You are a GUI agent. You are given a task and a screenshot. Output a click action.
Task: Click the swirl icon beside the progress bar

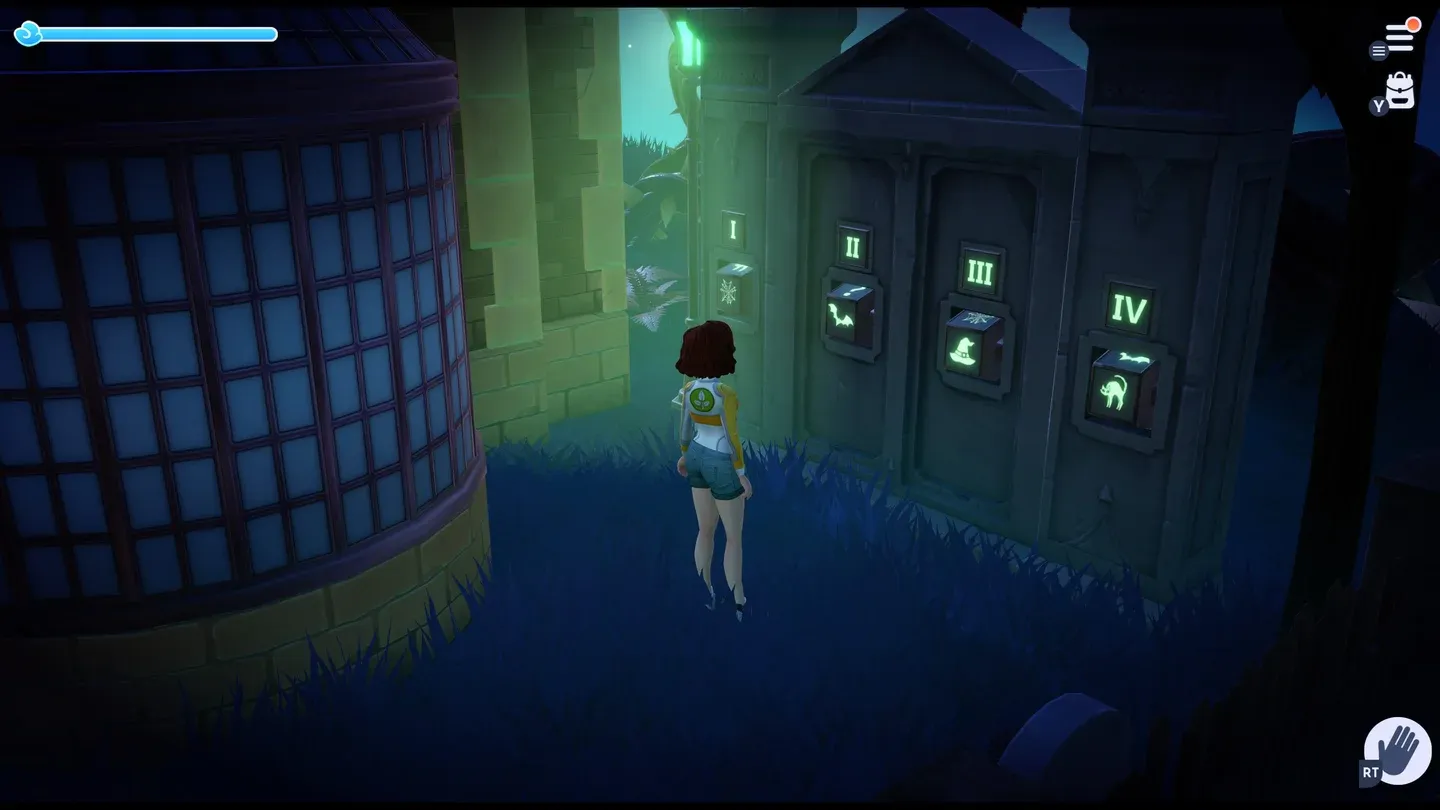pos(29,34)
